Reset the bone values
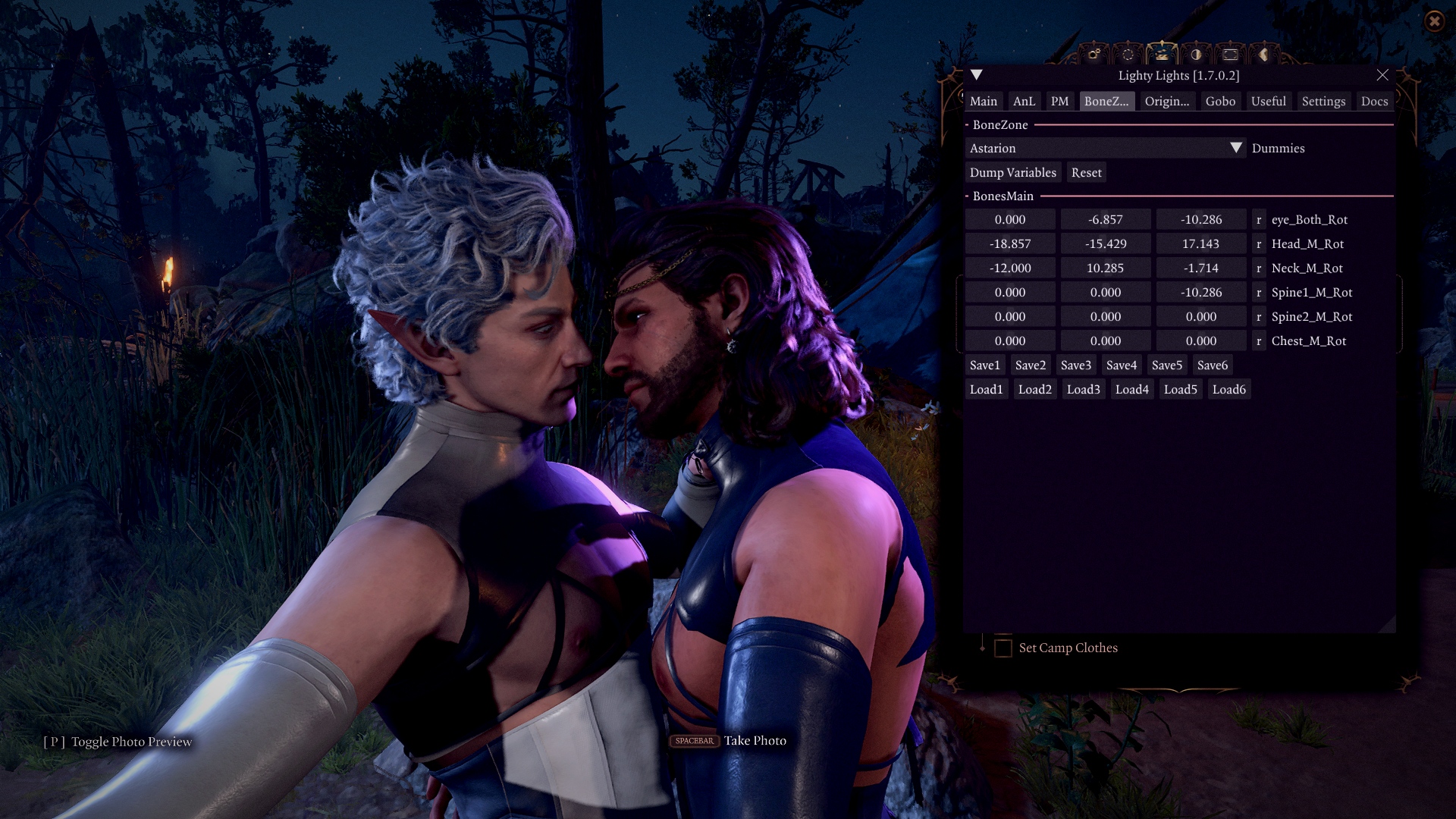 [1086, 172]
